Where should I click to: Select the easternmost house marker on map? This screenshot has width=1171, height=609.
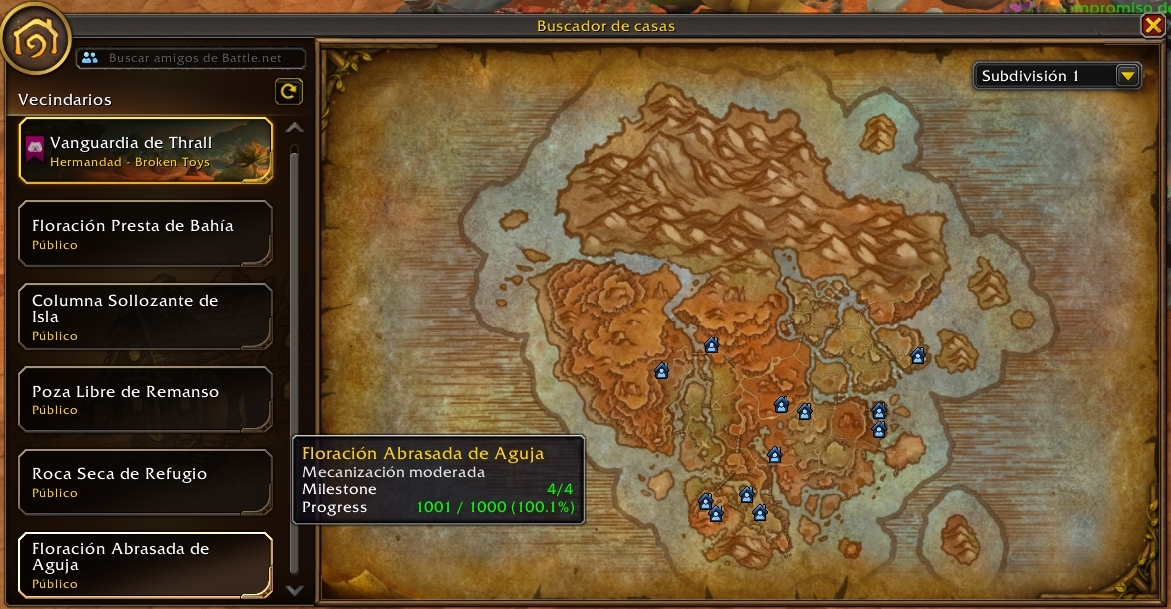(x=918, y=356)
